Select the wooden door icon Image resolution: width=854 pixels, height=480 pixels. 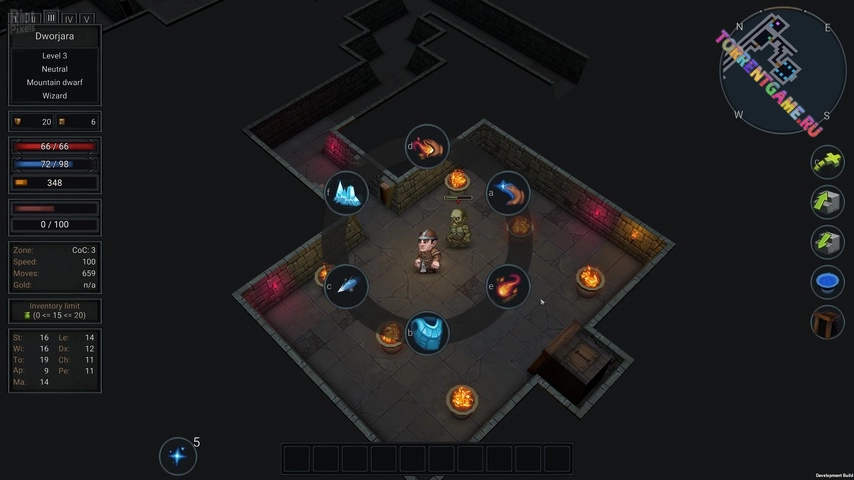point(827,322)
